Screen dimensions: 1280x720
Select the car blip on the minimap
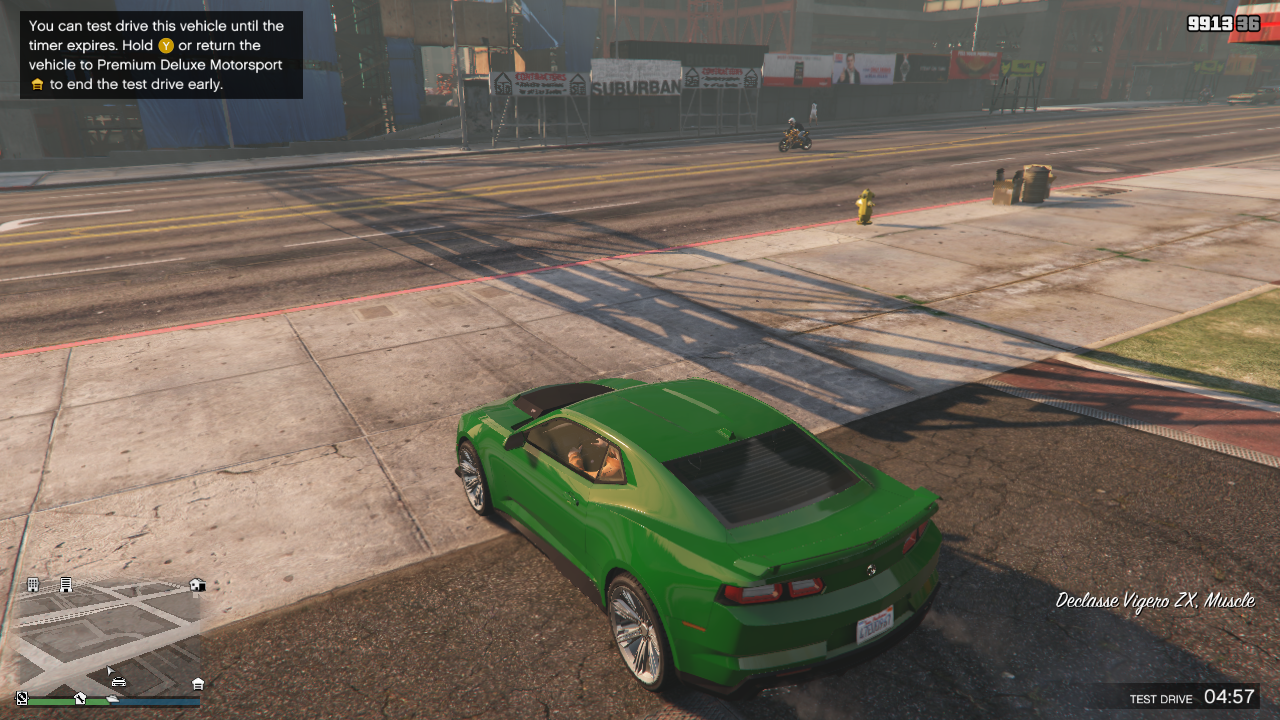[119, 682]
